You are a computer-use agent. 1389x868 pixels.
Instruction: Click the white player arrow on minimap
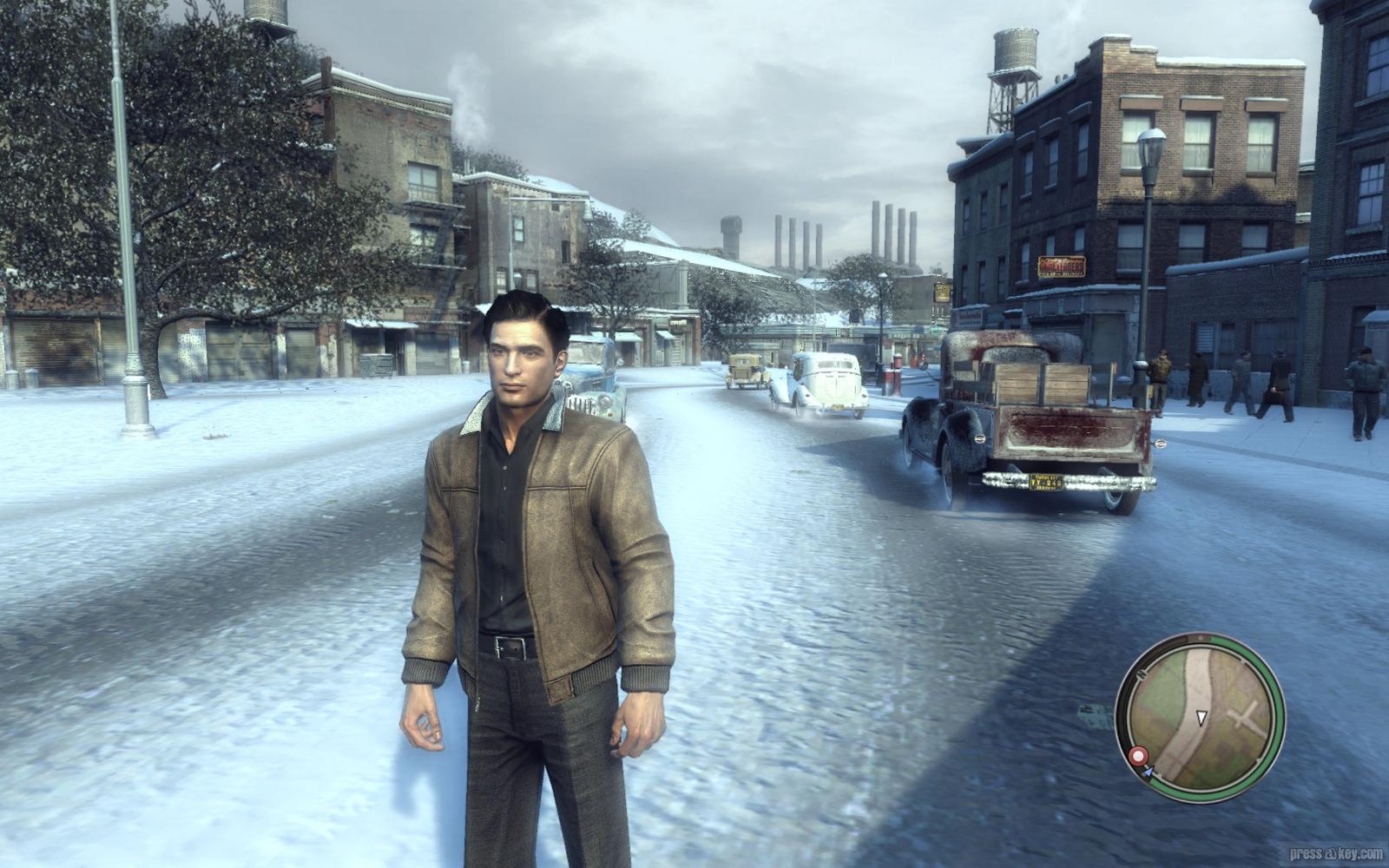(1201, 718)
